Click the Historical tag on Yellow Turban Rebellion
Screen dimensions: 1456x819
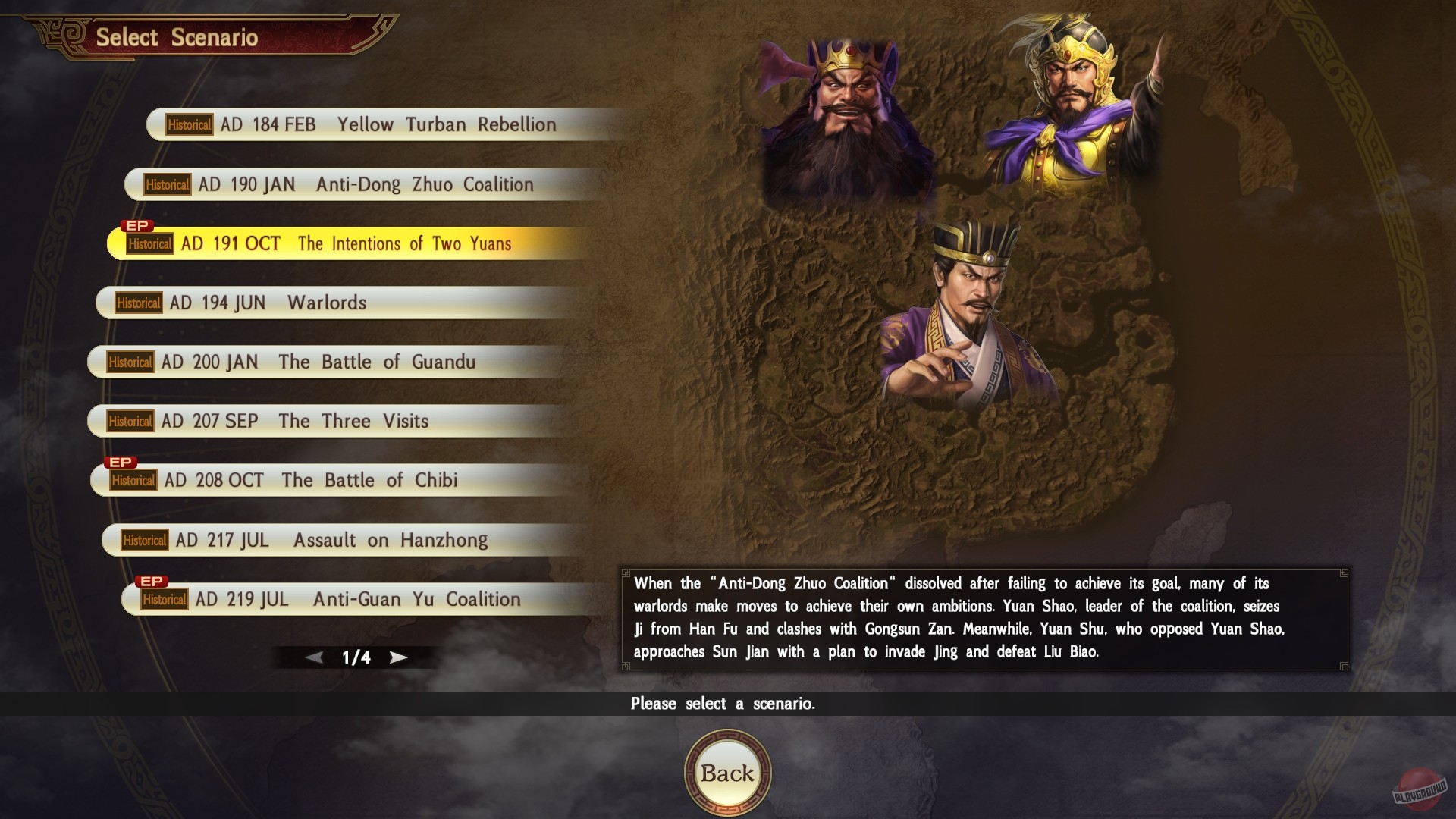[x=188, y=125]
